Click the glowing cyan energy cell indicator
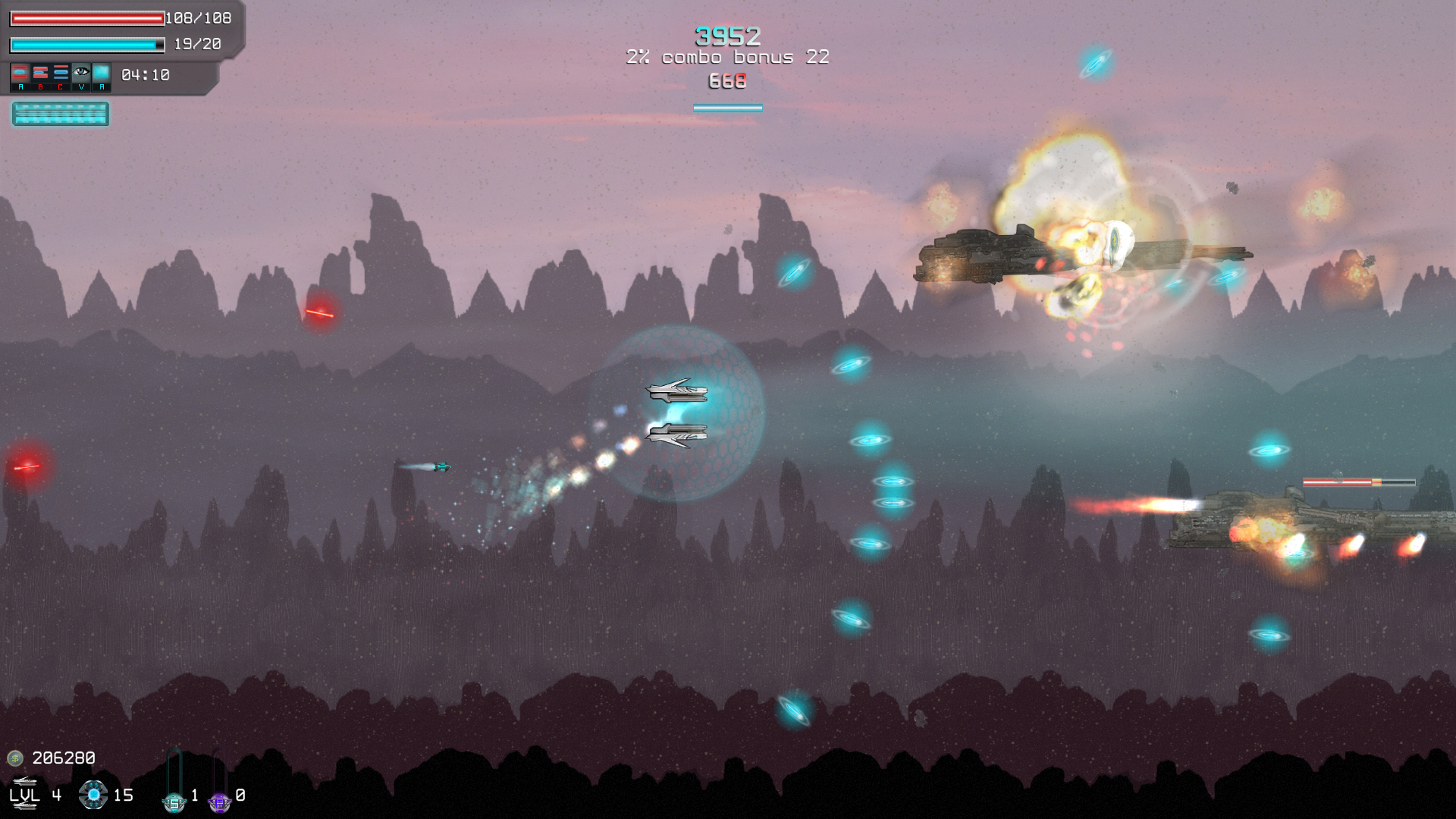Viewport: 1456px width, 819px height. [59, 114]
